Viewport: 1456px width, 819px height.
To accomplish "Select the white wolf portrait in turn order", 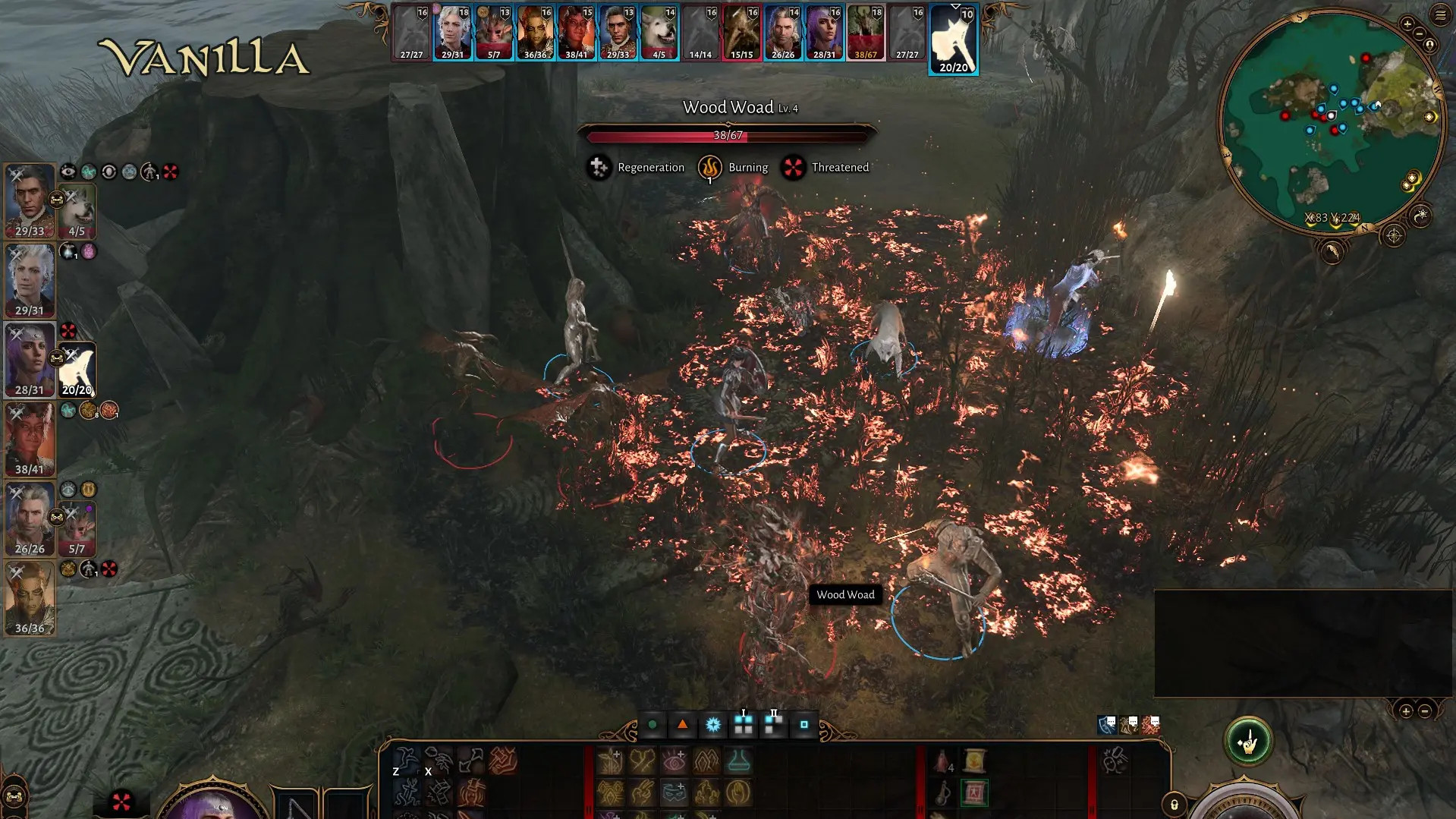I will [x=659, y=33].
